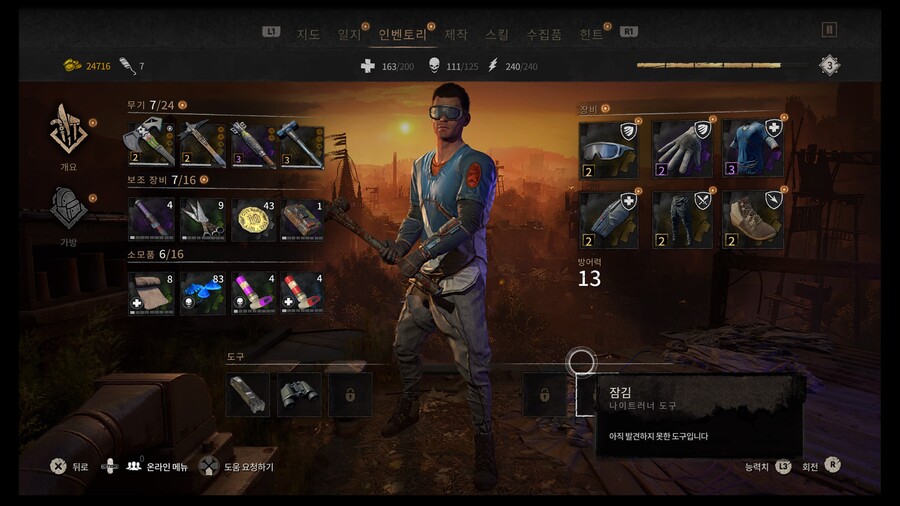Viewport: 900px width, 506px height.
Task: Switch to the 지도 (Map) tab
Action: pyautogui.click(x=308, y=34)
